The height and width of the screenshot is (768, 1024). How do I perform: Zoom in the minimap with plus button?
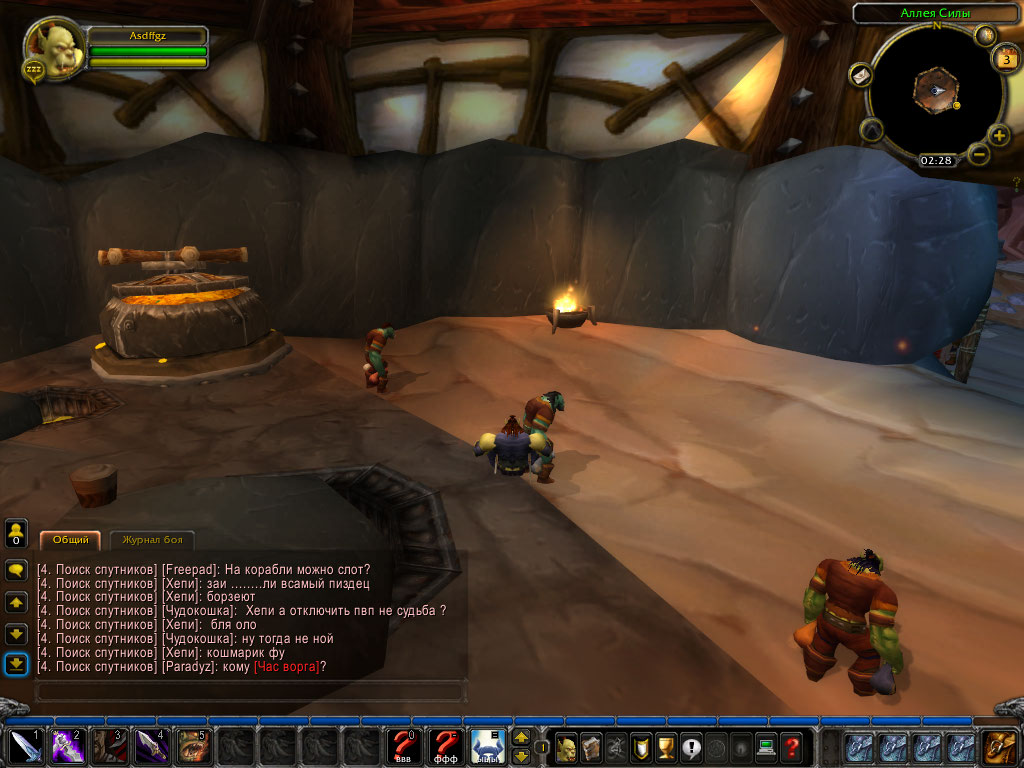998,135
